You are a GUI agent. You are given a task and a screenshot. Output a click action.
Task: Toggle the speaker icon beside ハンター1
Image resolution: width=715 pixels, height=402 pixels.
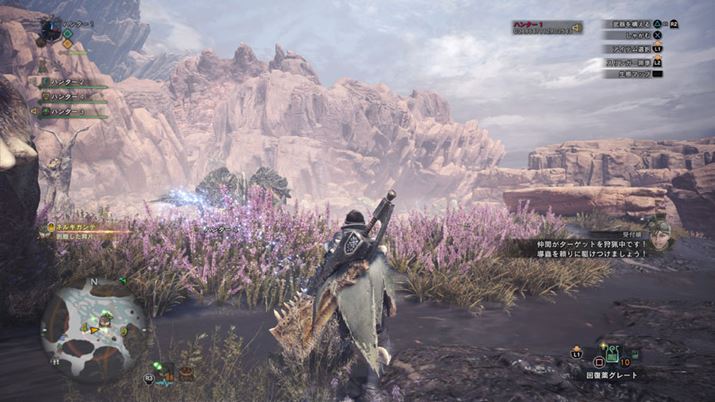pos(576,27)
